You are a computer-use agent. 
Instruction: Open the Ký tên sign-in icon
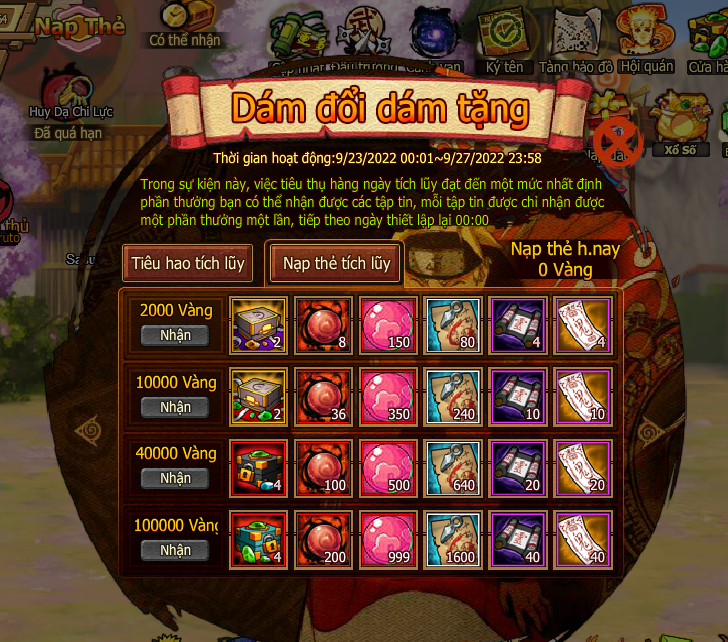click(505, 36)
